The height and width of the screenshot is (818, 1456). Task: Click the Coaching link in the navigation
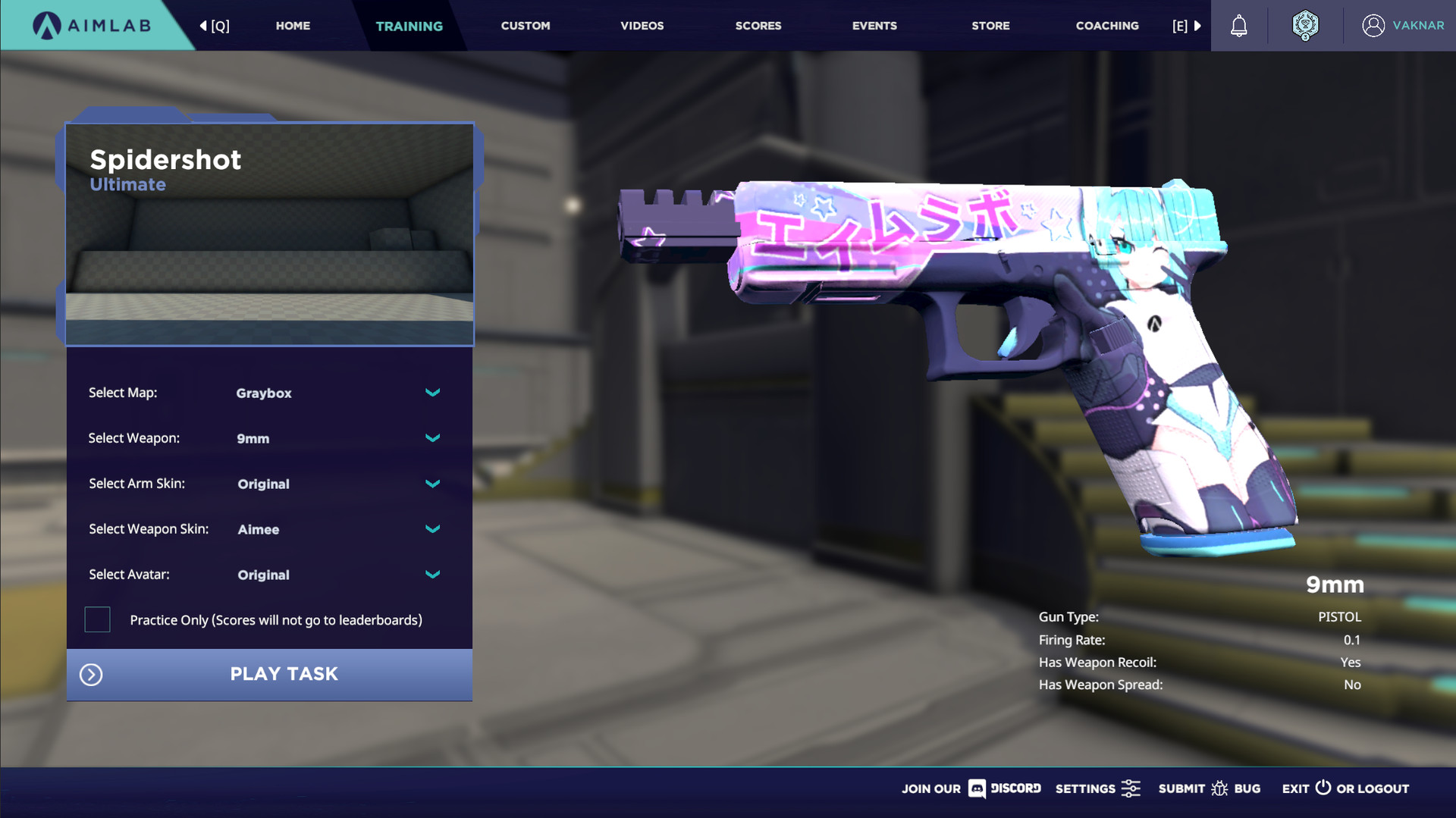[1107, 25]
